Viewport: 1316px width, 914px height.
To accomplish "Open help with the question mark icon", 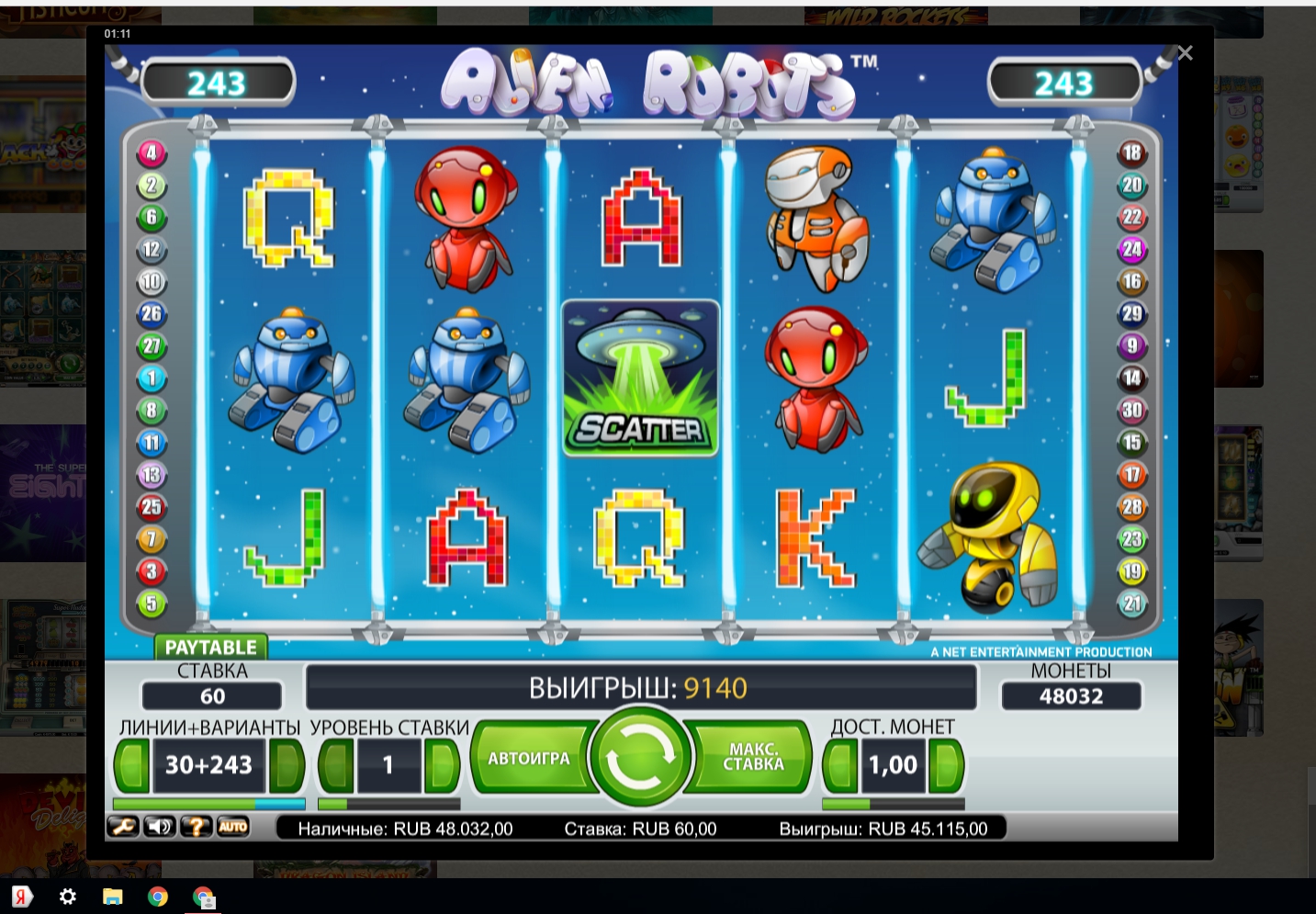I will tap(196, 827).
